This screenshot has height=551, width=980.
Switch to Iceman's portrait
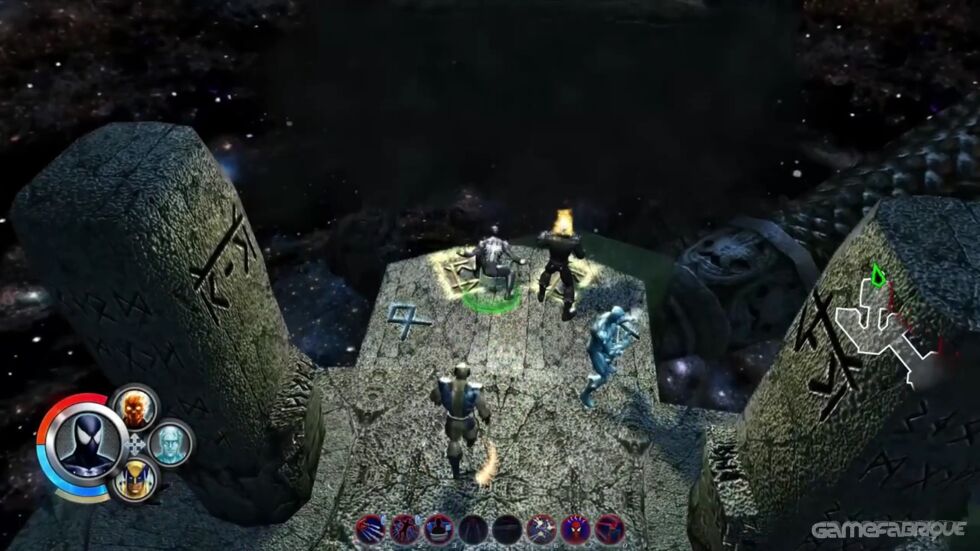tap(168, 441)
